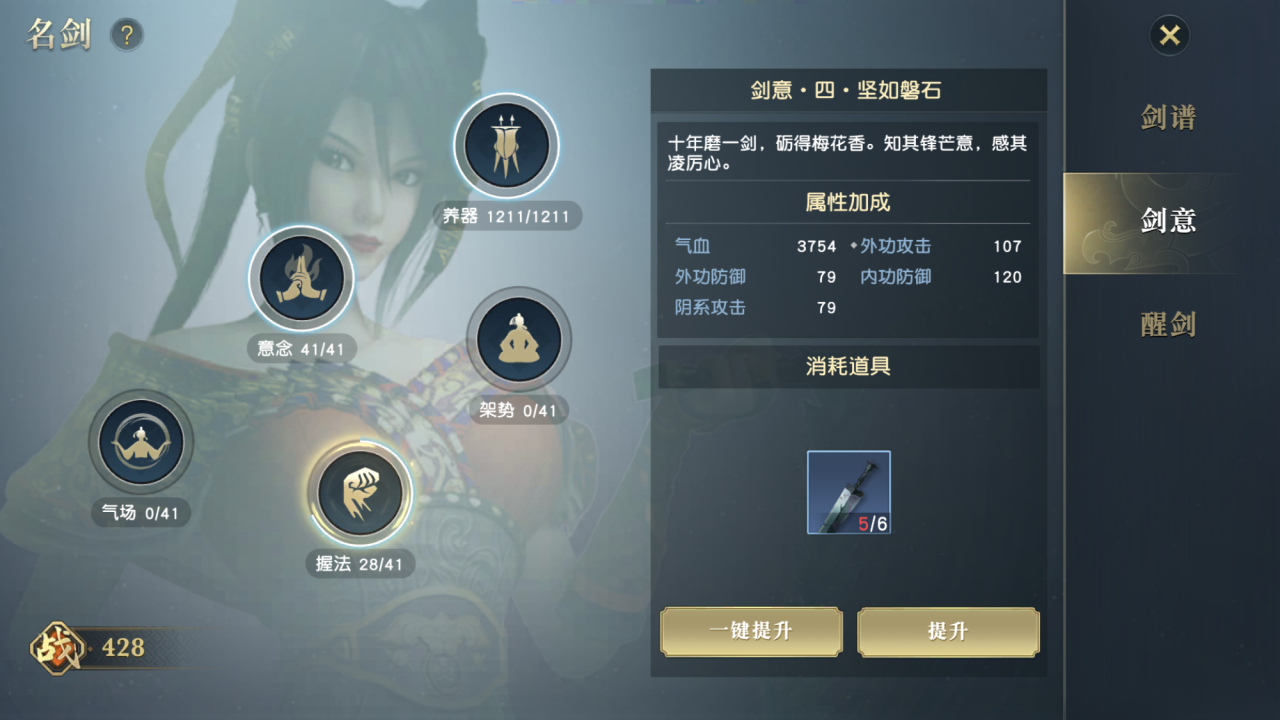Select the 架势 skill node icon
The width and height of the screenshot is (1280, 720).
click(x=519, y=340)
